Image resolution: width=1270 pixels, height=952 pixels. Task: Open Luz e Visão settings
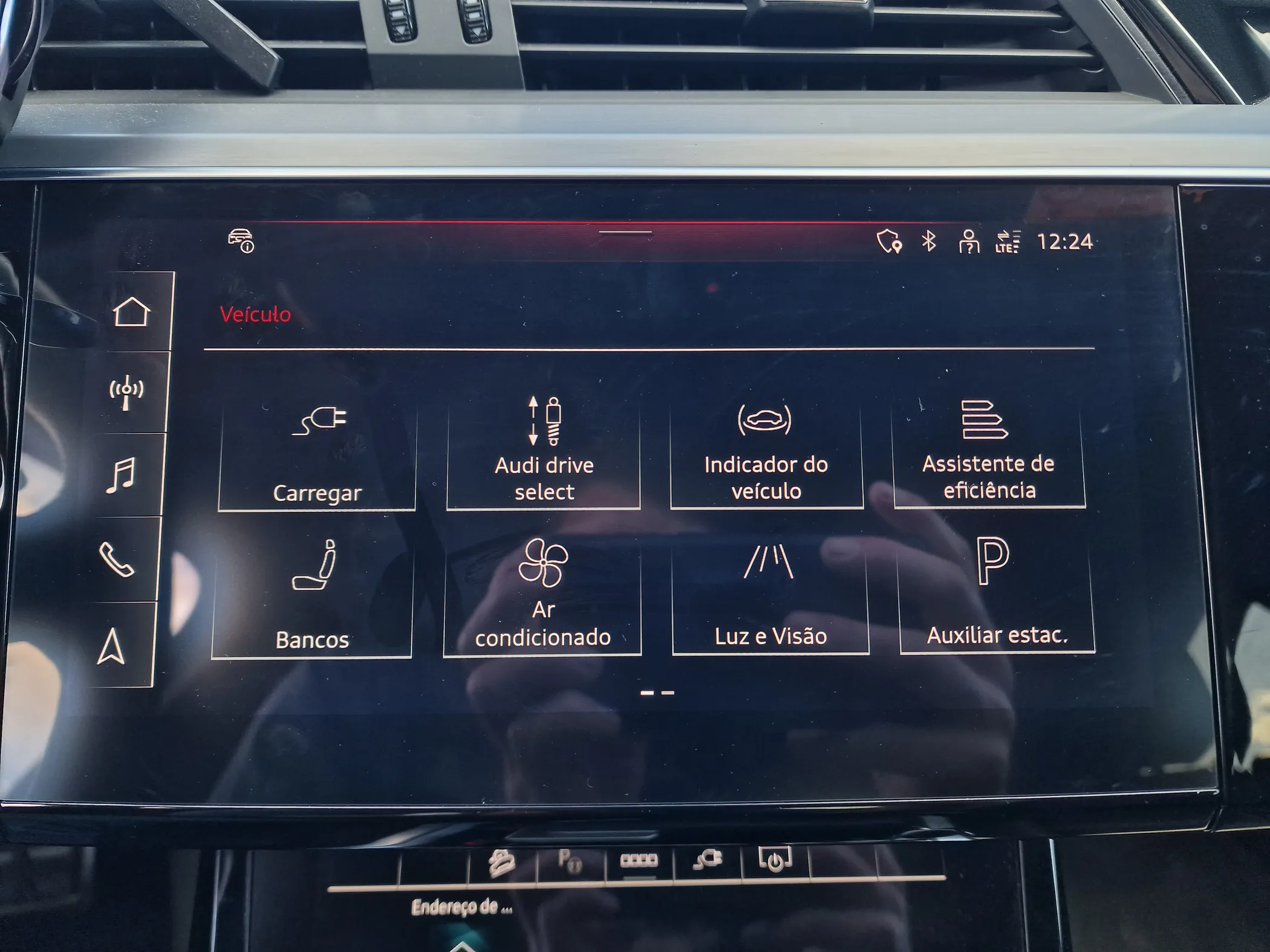(770, 595)
